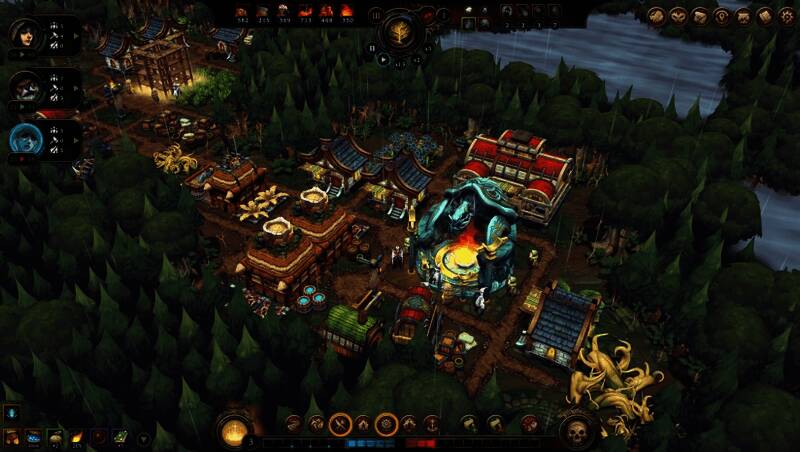Choose the house-shaped build category

(x=363, y=424)
